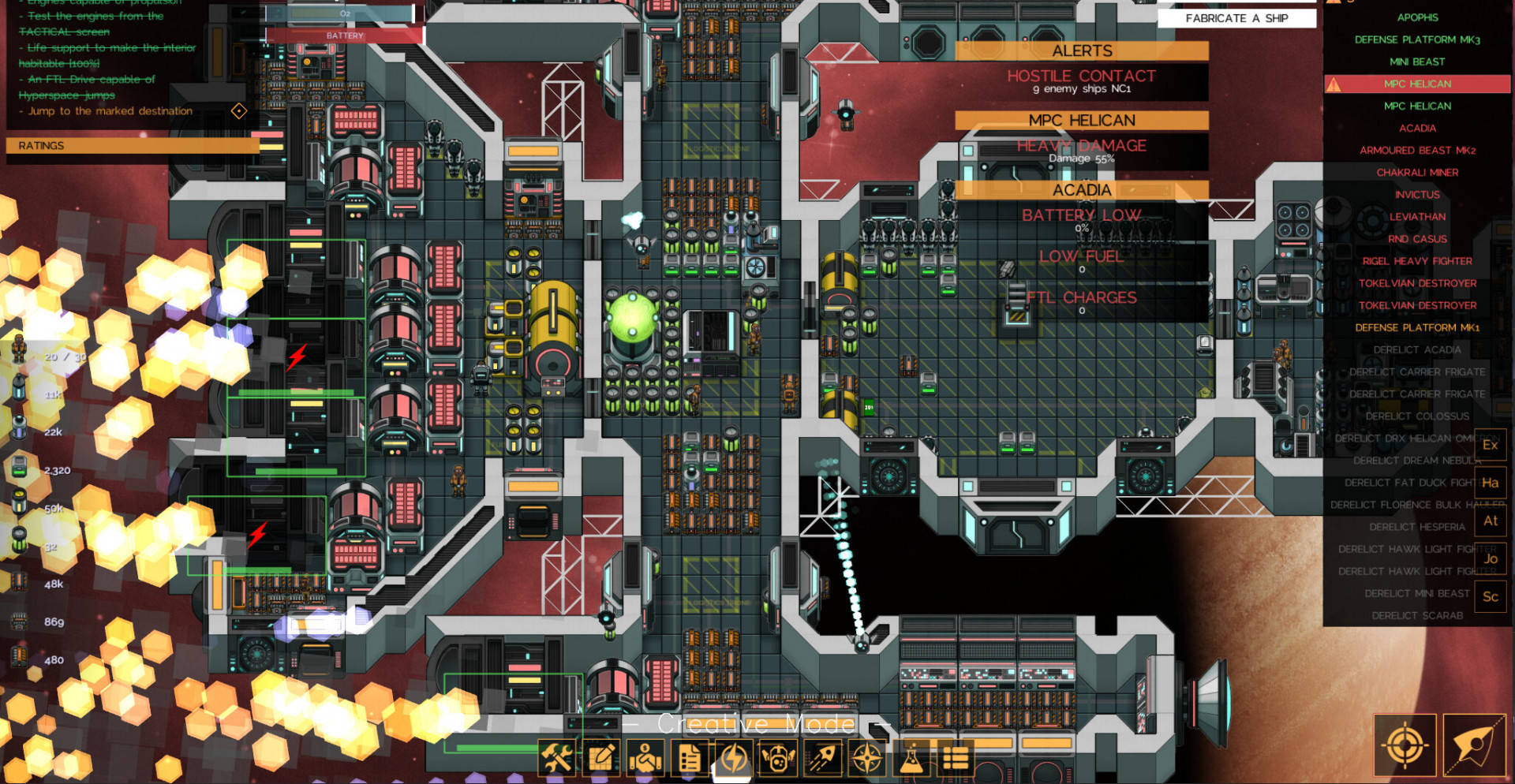Image resolution: width=1515 pixels, height=784 pixels.
Task: Open the Hostile Contact alert
Action: pos(1081,80)
